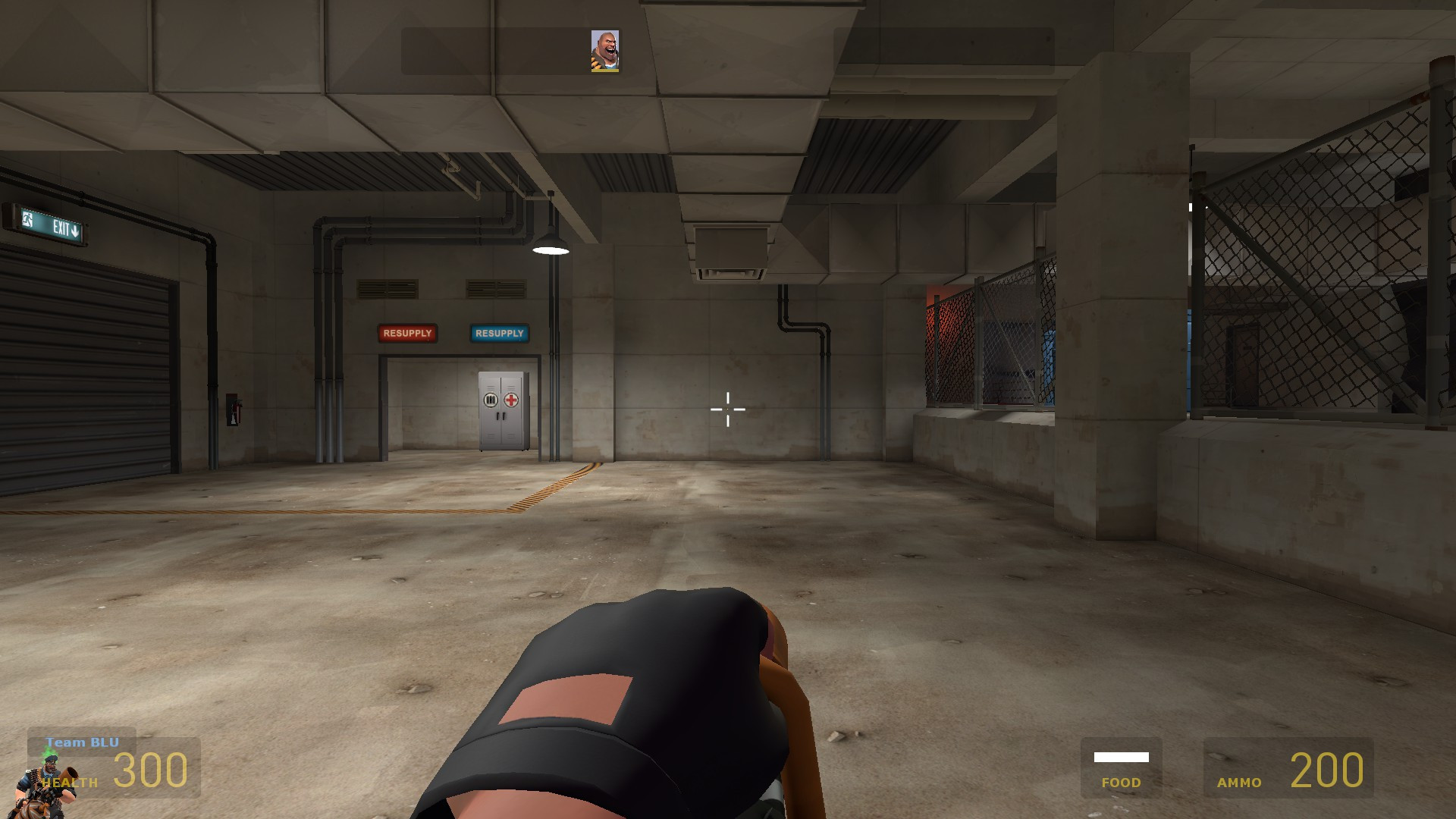Toggle the blue RESUPPLY sign
The image size is (1456, 819).
498,333
